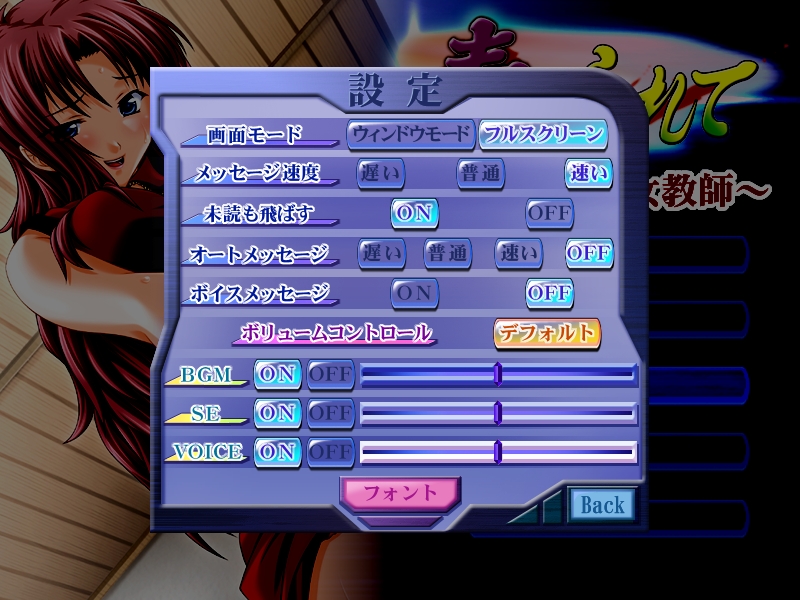The height and width of the screenshot is (600, 800).
Task: Set オートメッセージ to 普通
Action: [x=447, y=253]
